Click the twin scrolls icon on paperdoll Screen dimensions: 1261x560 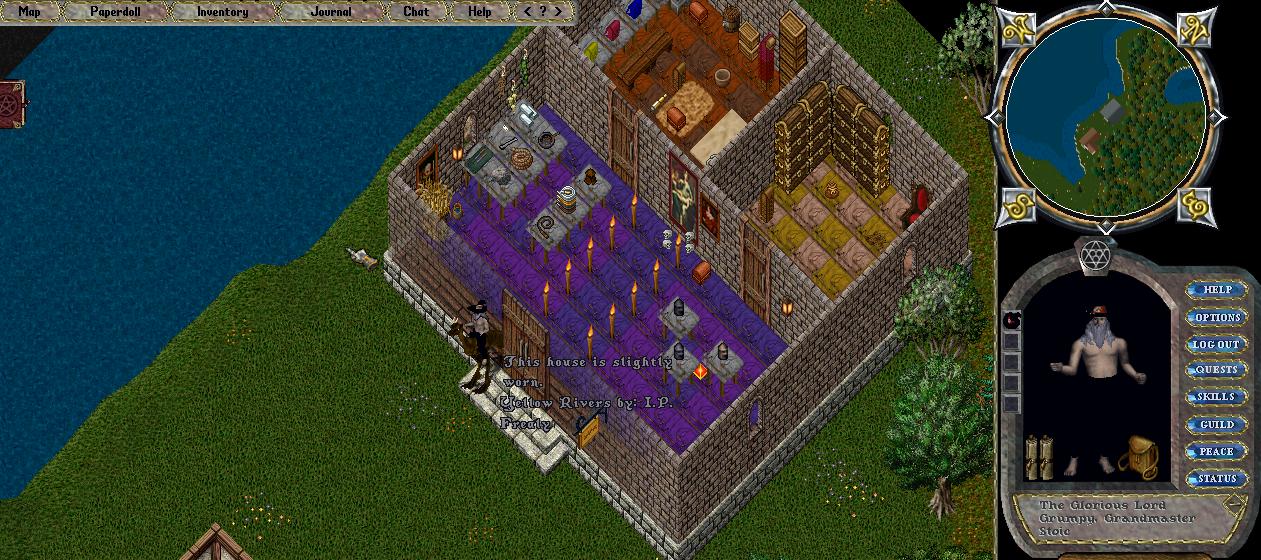click(1040, 458)
